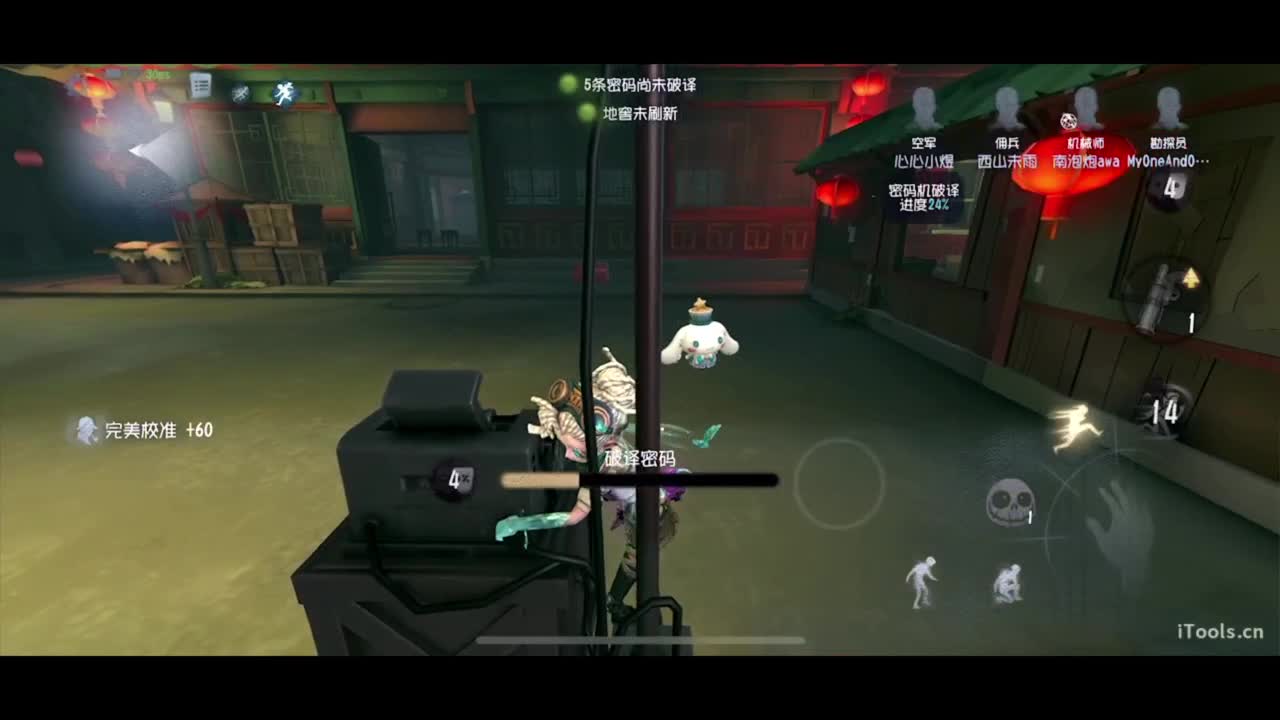Image resolution: width=1280 pixels, height=720 pixels.
Task: Select the 地窖未刷新 status message
Action: [640, 113]
